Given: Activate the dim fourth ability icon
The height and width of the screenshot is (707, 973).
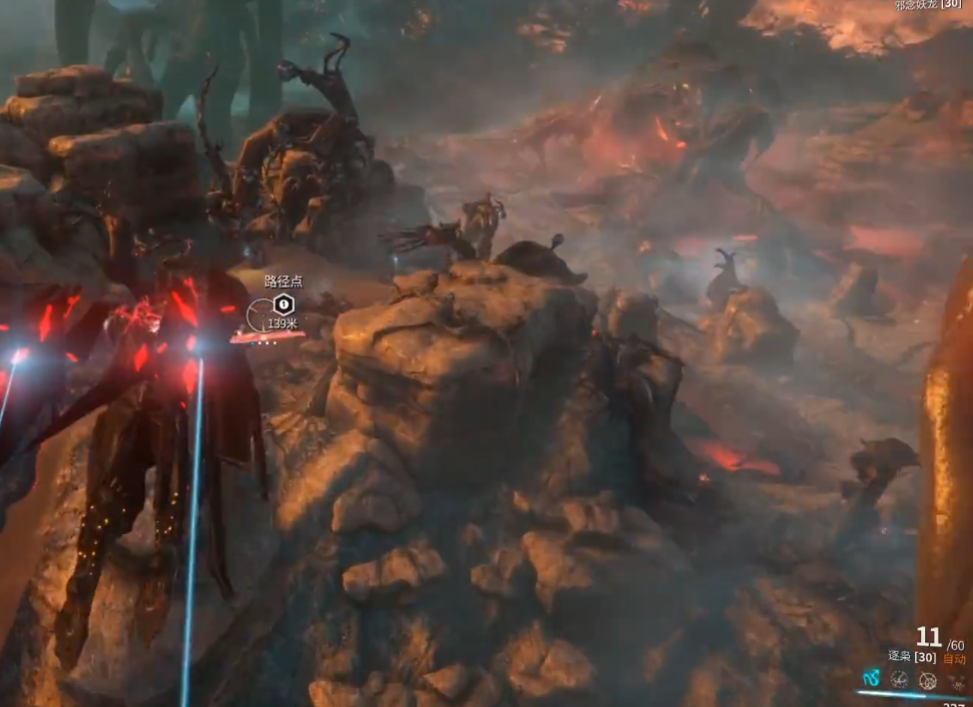Looking at the screenshot, I should (957, 680).
